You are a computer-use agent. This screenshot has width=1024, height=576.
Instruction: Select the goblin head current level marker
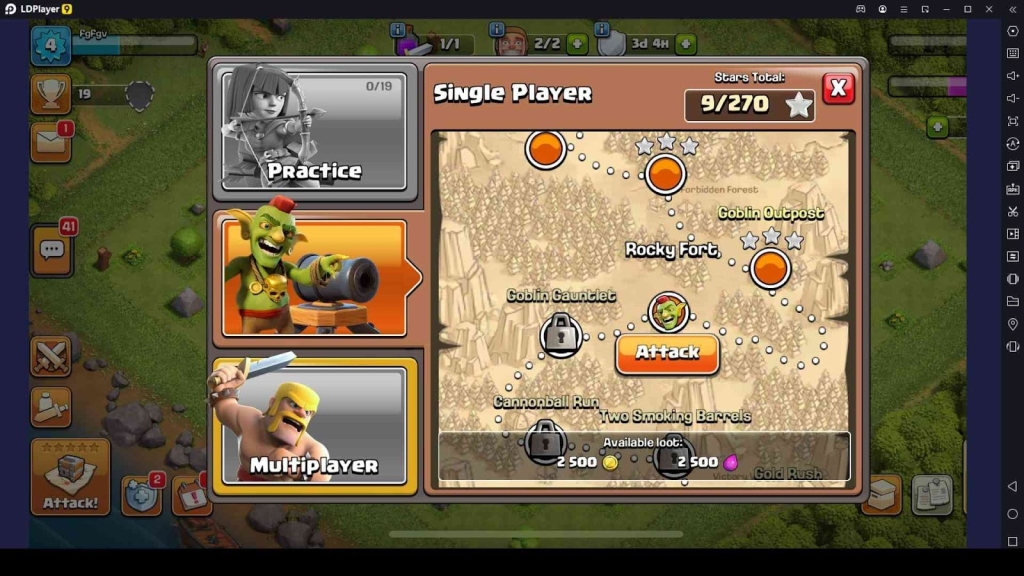(668, 312)
